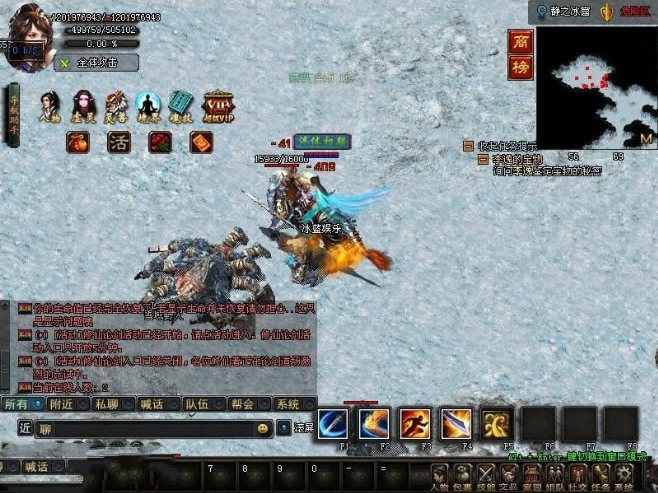The width and height of the screenshot is (658, 493).
Task: Open the red 榜 ranking button
Action: 520,68
